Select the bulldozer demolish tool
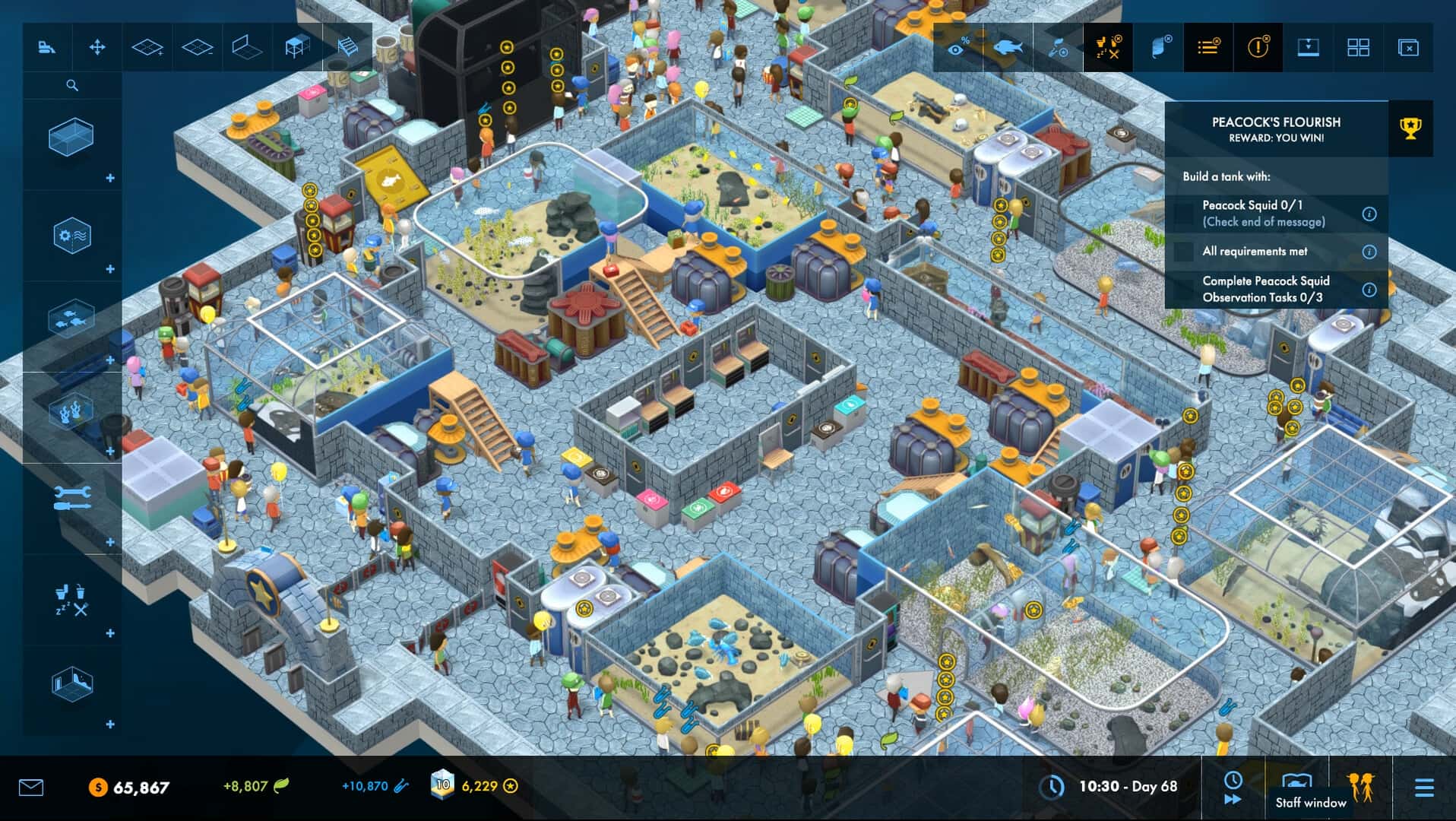Screen dimensions: 1456x821 click(47, 47)
